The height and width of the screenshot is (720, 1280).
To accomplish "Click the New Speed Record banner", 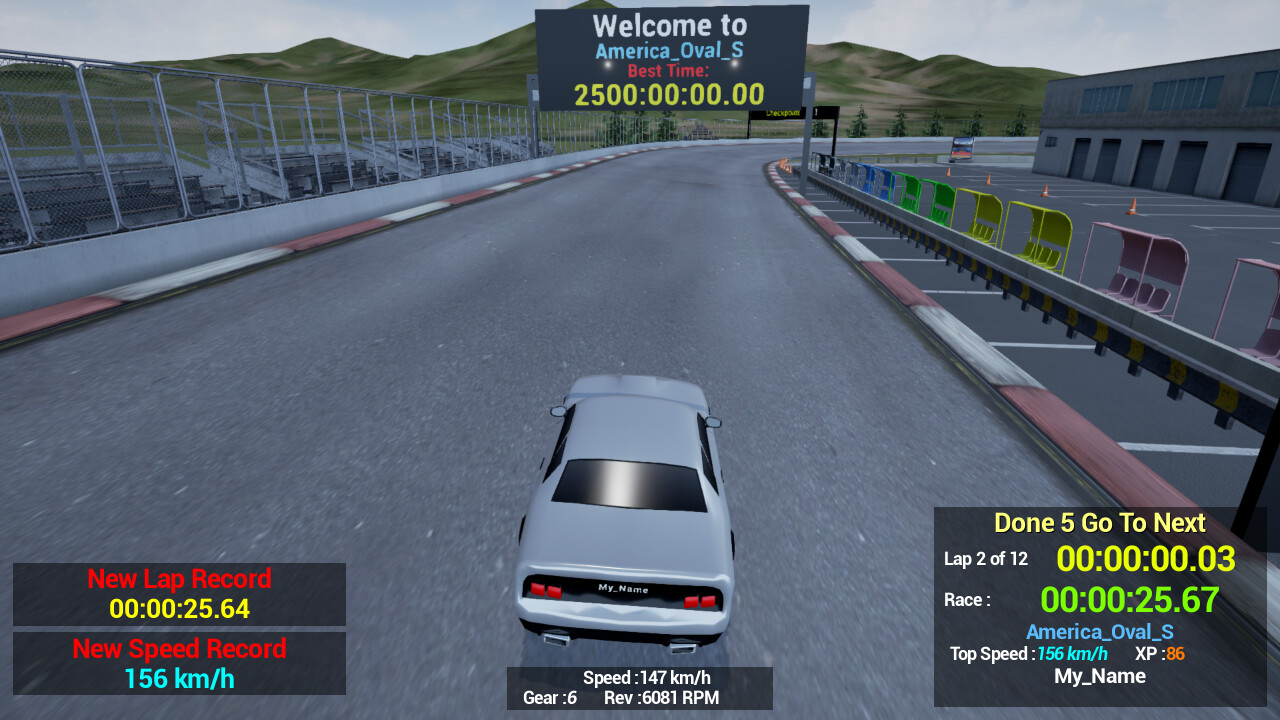I will (179, 648).
